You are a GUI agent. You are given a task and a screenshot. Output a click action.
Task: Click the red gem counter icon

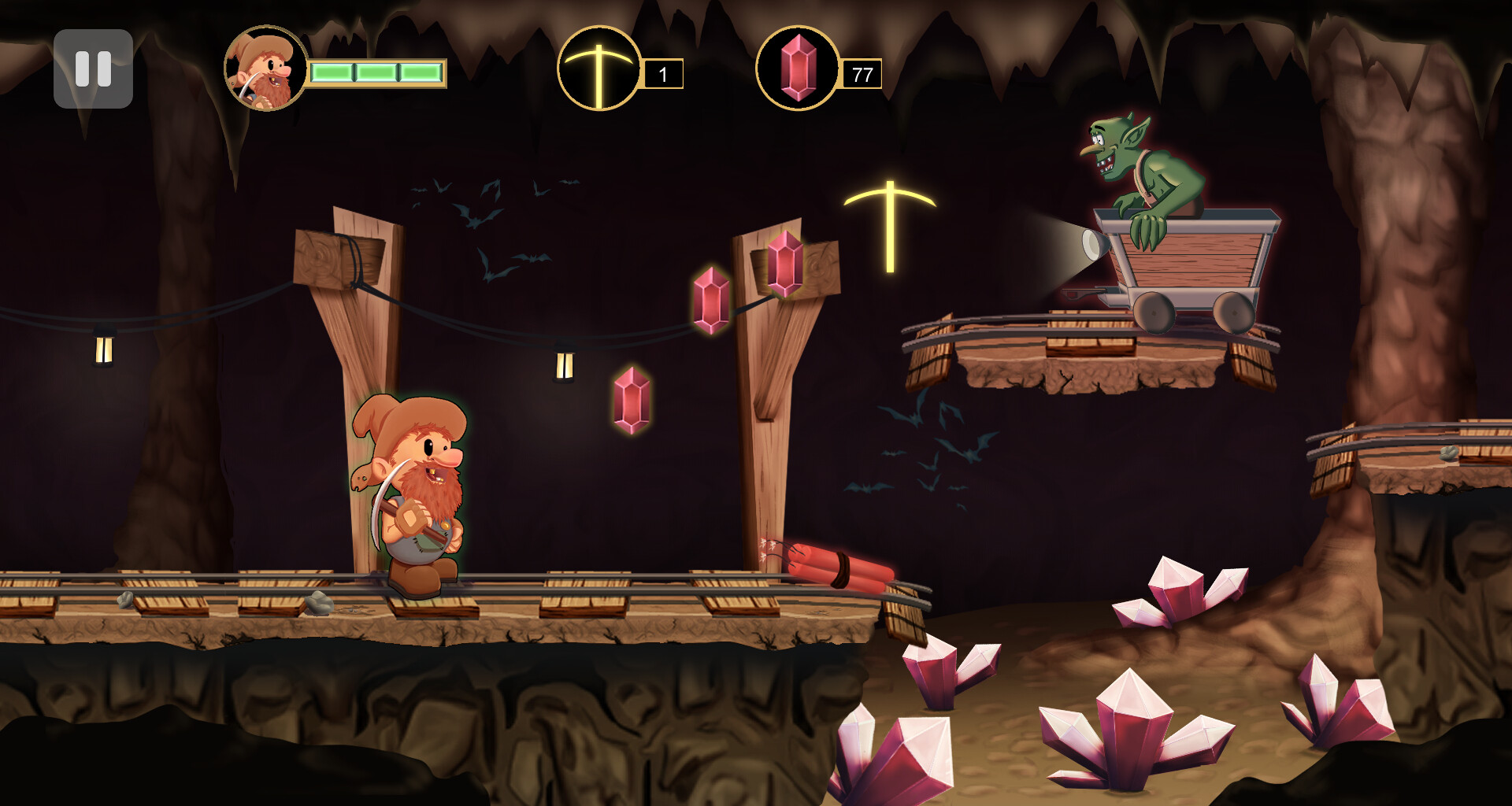(798, 69)
